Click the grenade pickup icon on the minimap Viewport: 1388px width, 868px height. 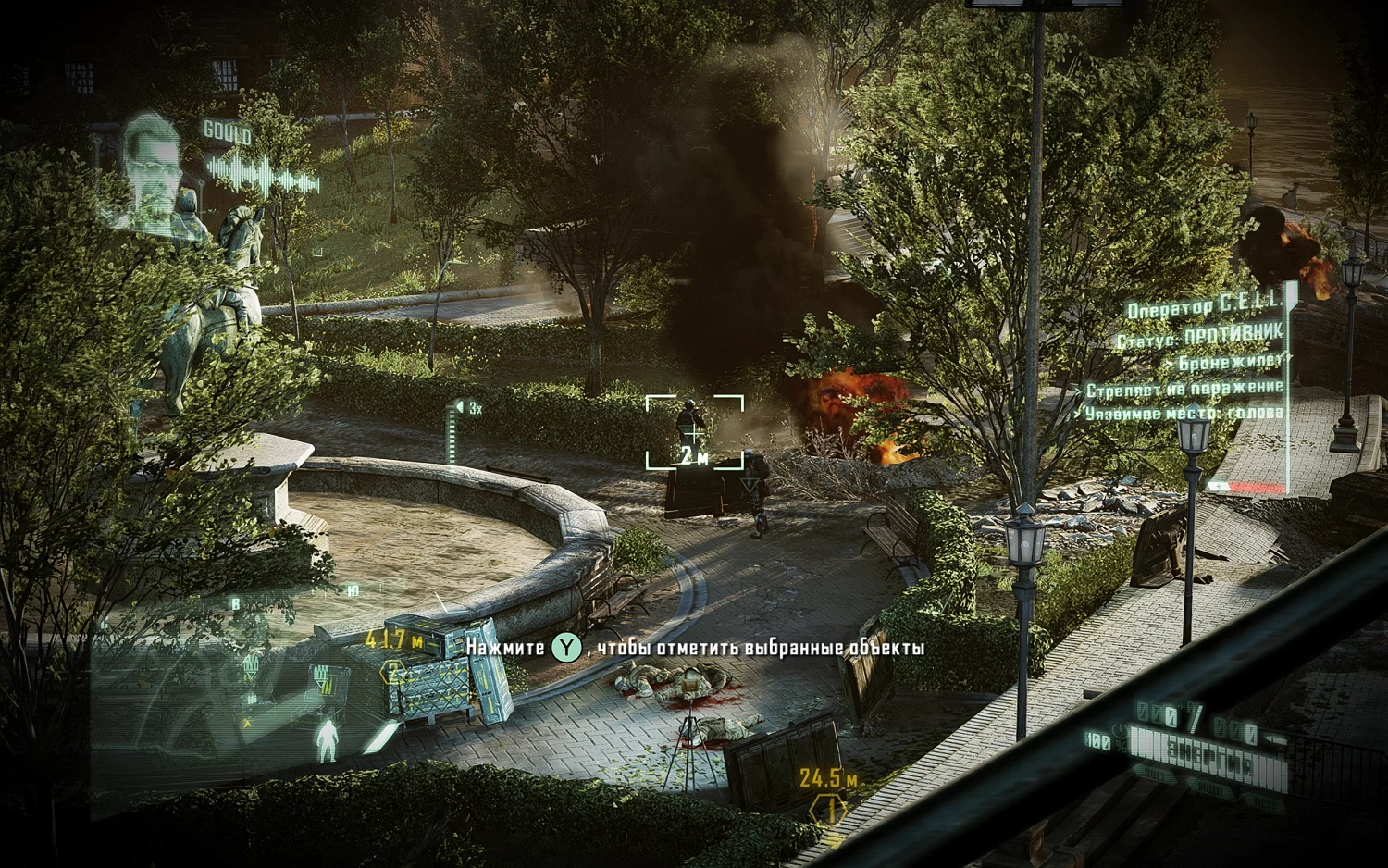pyautogui.click(x=250, y=697)
